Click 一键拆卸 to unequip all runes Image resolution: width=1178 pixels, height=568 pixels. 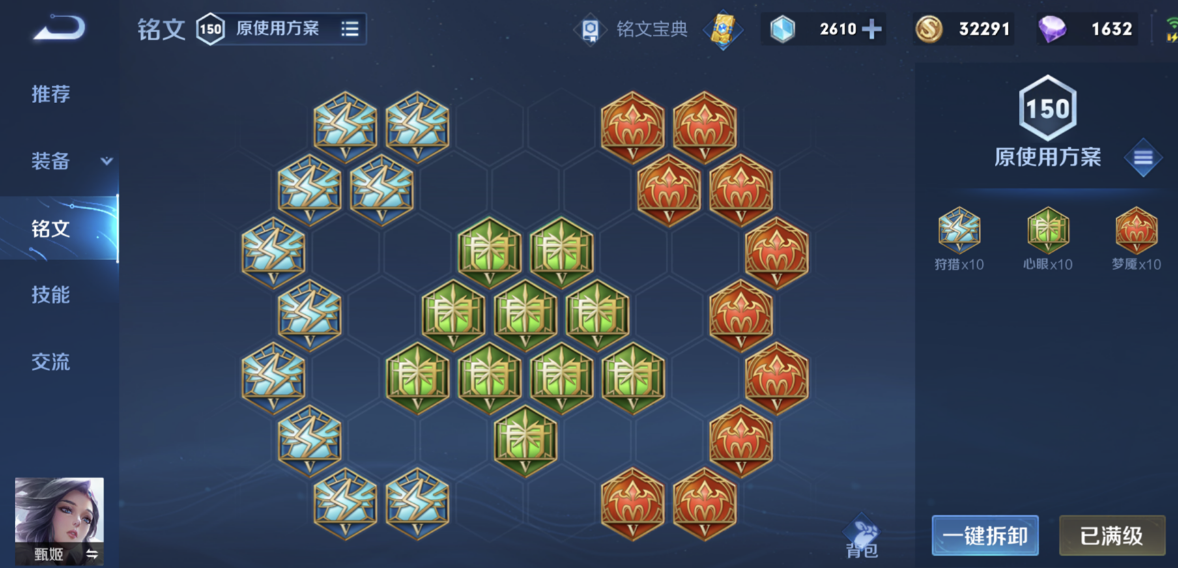(x=985, y=536)
